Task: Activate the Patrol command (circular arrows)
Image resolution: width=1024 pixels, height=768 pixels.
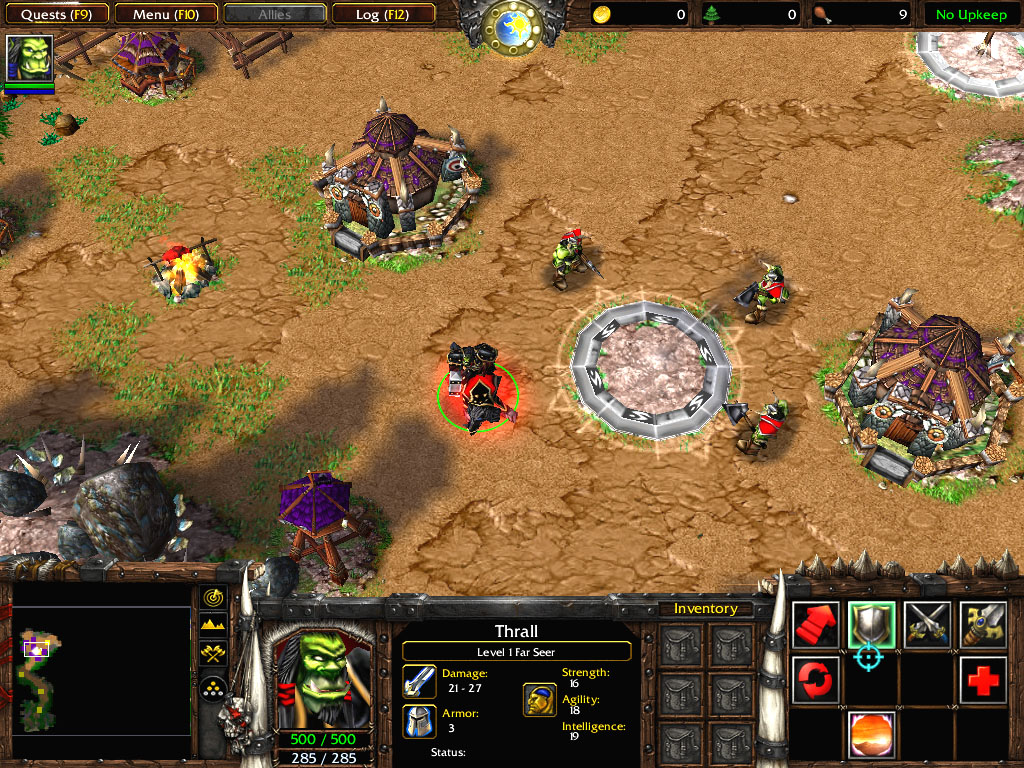Action: pyautogui.click(x=815, y=680)
